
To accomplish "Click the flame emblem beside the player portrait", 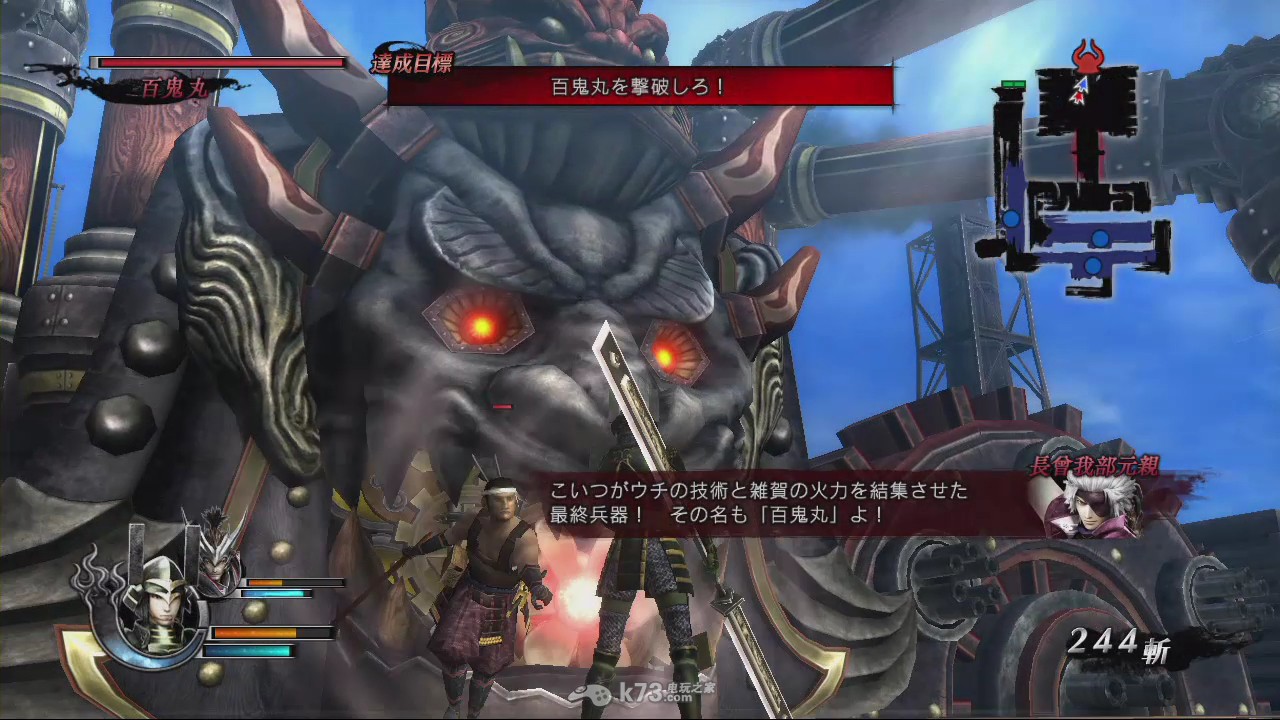I will 95,578.
